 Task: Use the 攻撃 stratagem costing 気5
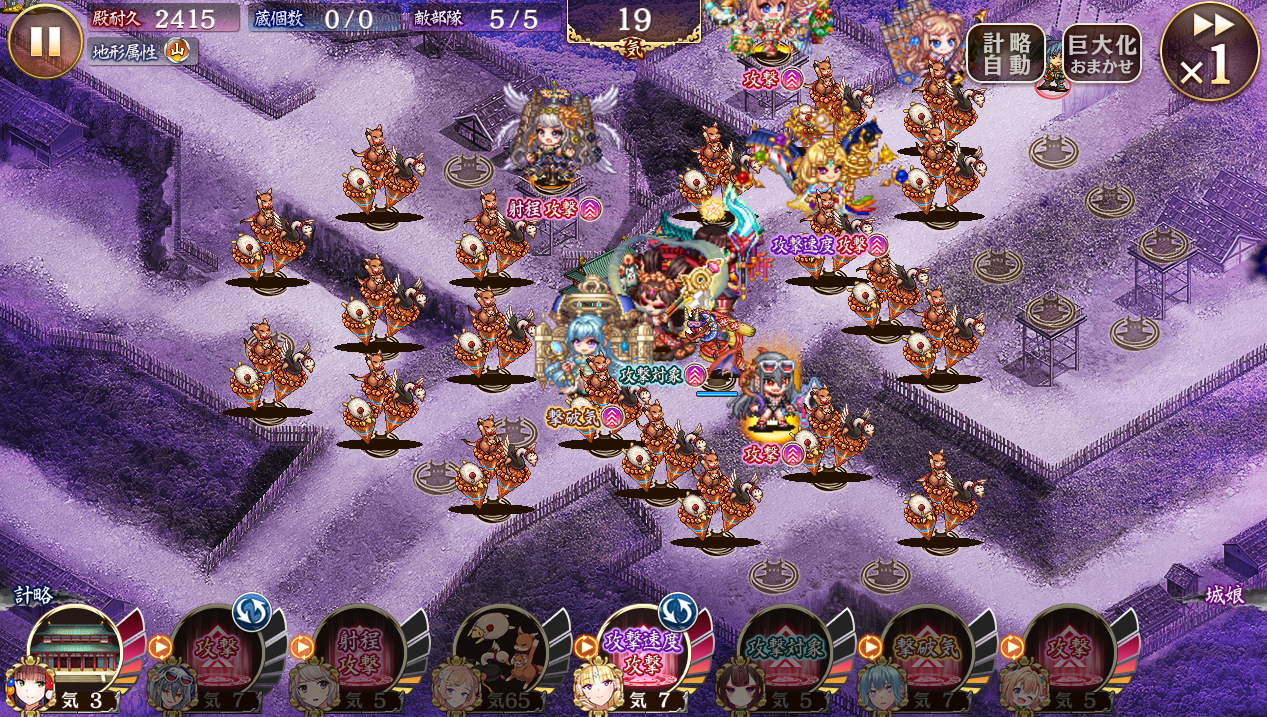(x=1068, y=651)
